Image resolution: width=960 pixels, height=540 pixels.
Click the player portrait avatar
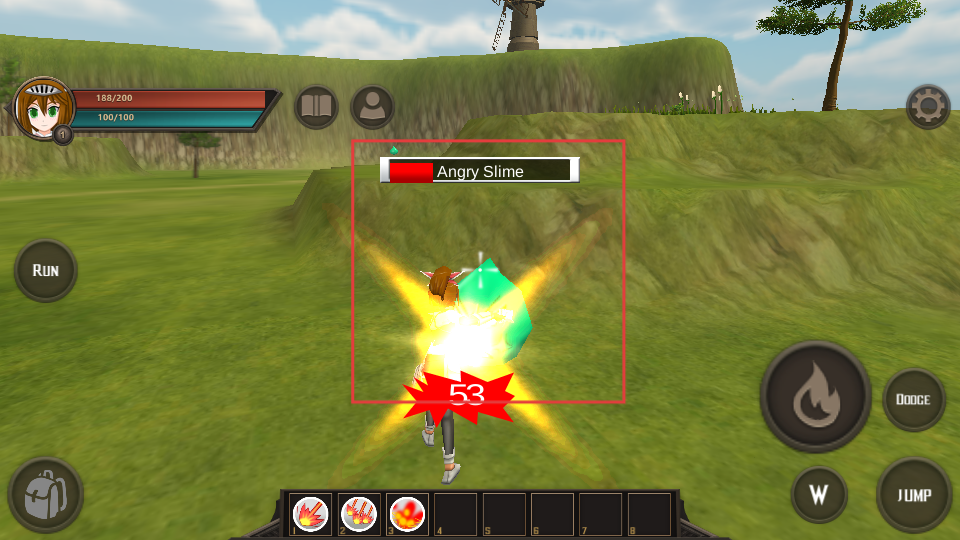click(42, 108)
